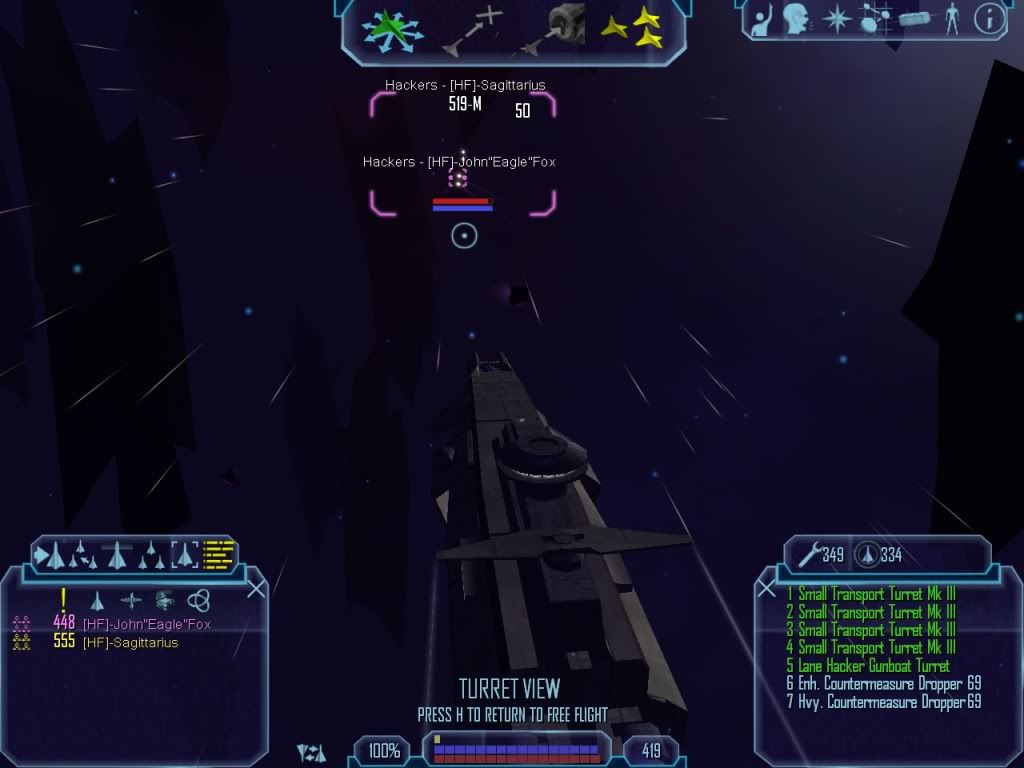The height and width of the screenshot is (768, 1024).
Task: Close the contact list panel
Action: pyautogui.click(x=255, y=589)
